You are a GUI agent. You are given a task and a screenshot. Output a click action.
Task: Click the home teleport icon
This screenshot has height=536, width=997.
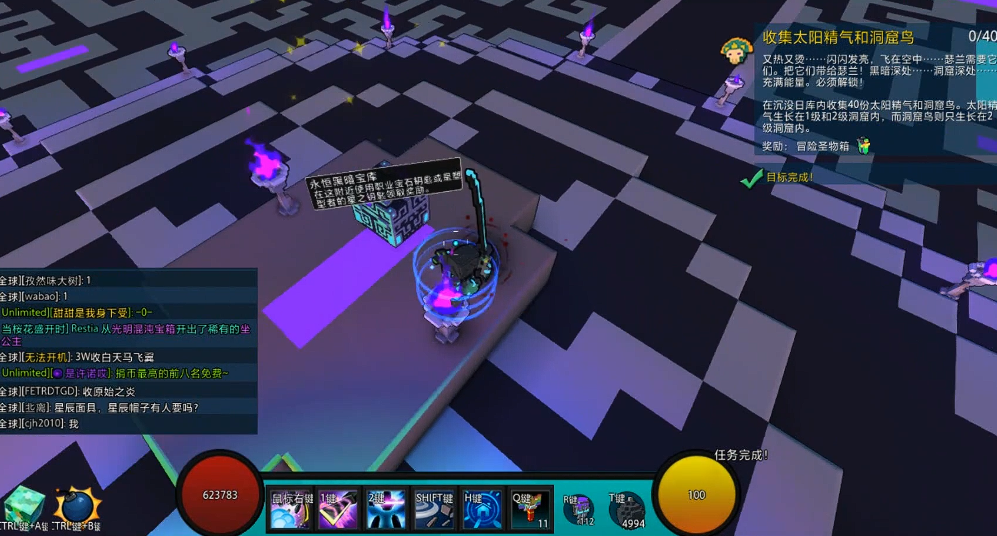tap(482, 509)
